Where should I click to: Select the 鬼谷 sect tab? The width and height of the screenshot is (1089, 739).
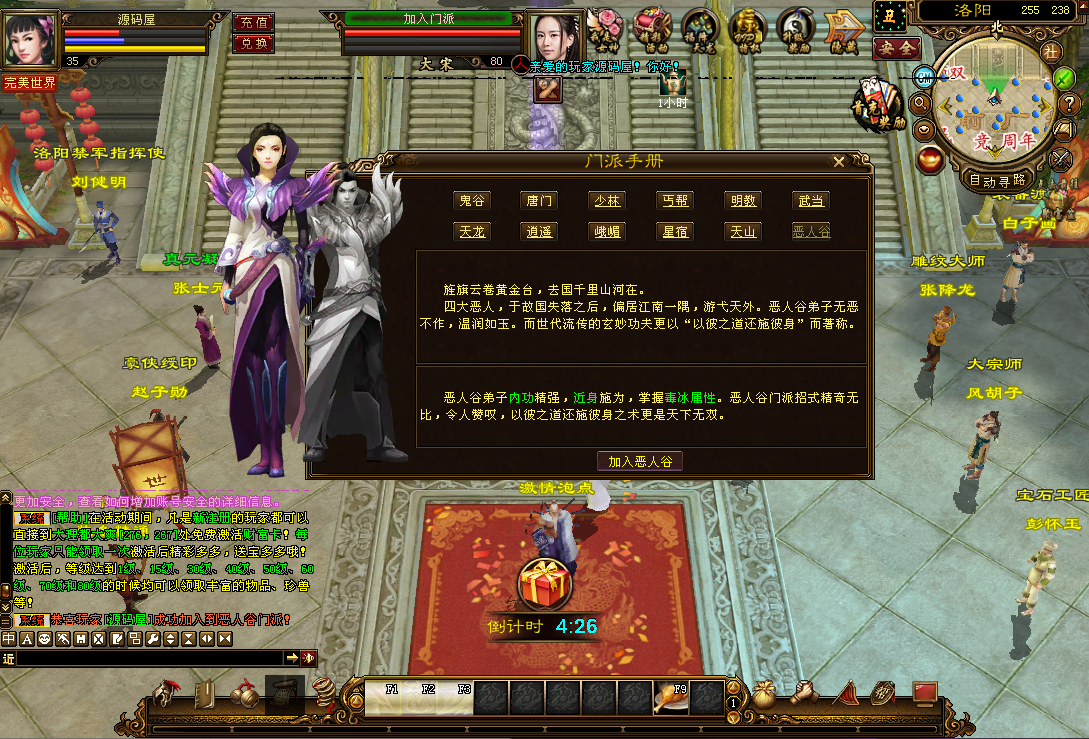click(471, 201)
